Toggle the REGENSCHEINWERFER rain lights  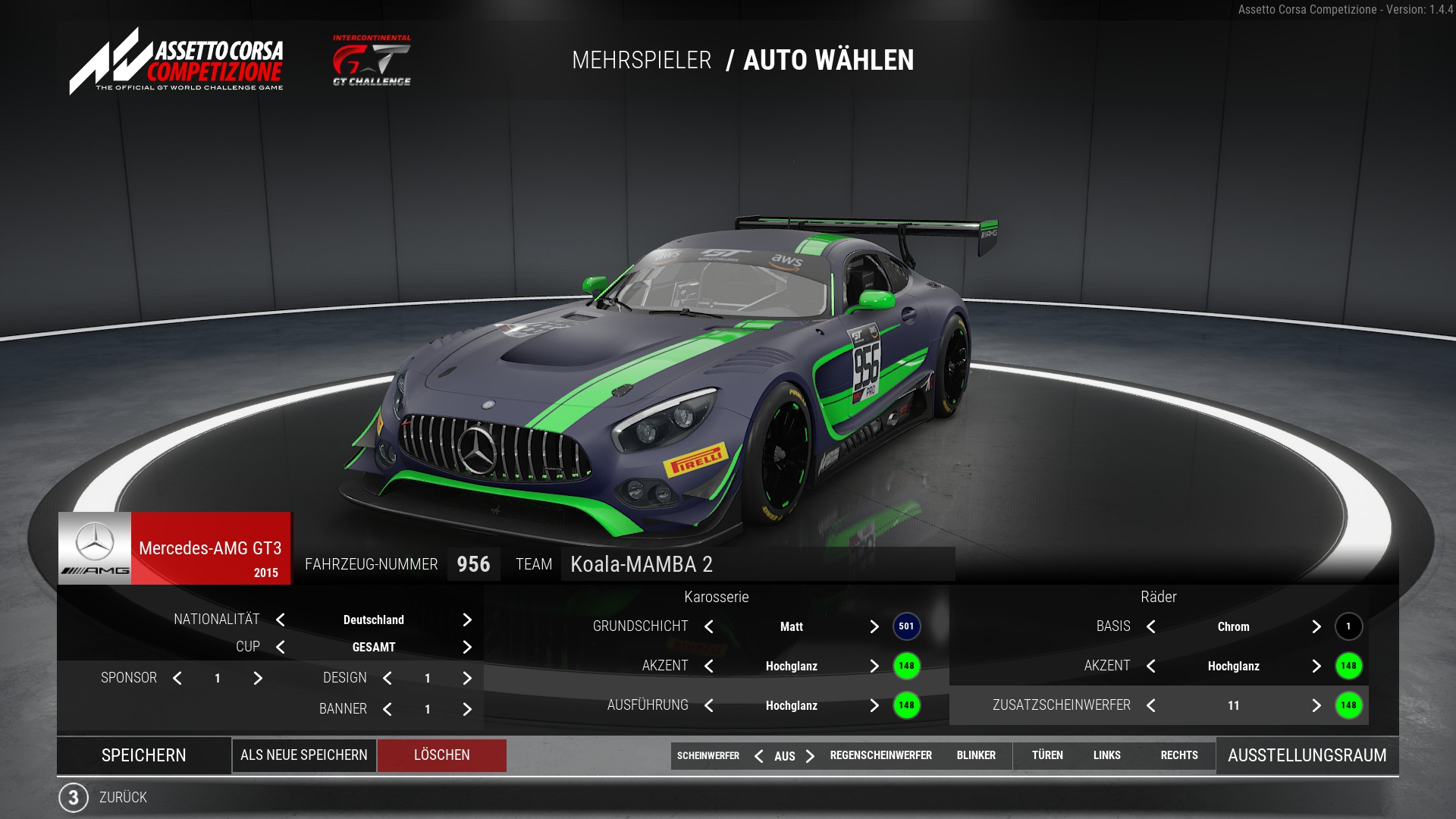click(x=880, y=755)
